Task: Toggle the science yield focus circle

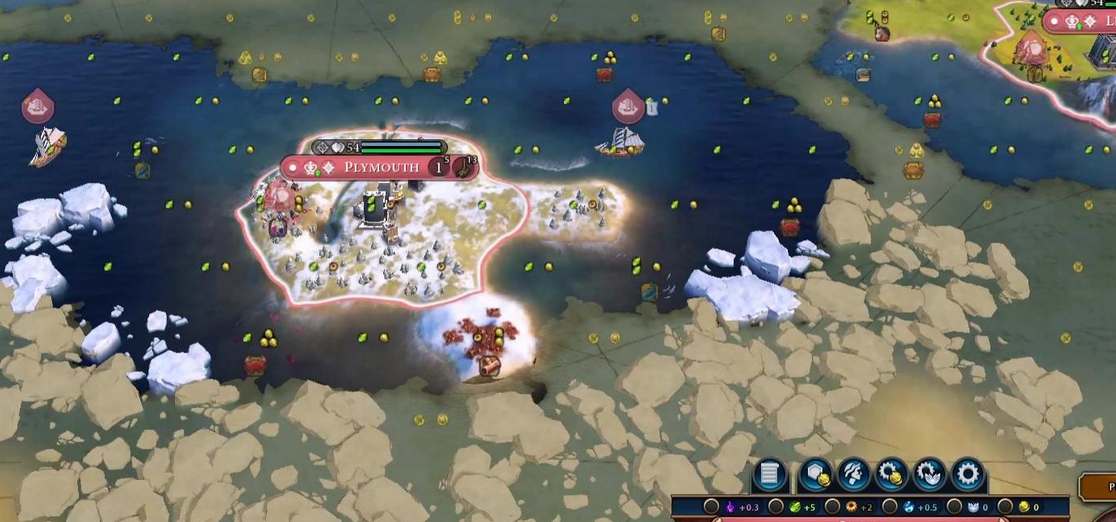Action: click(x=890, y=507)
